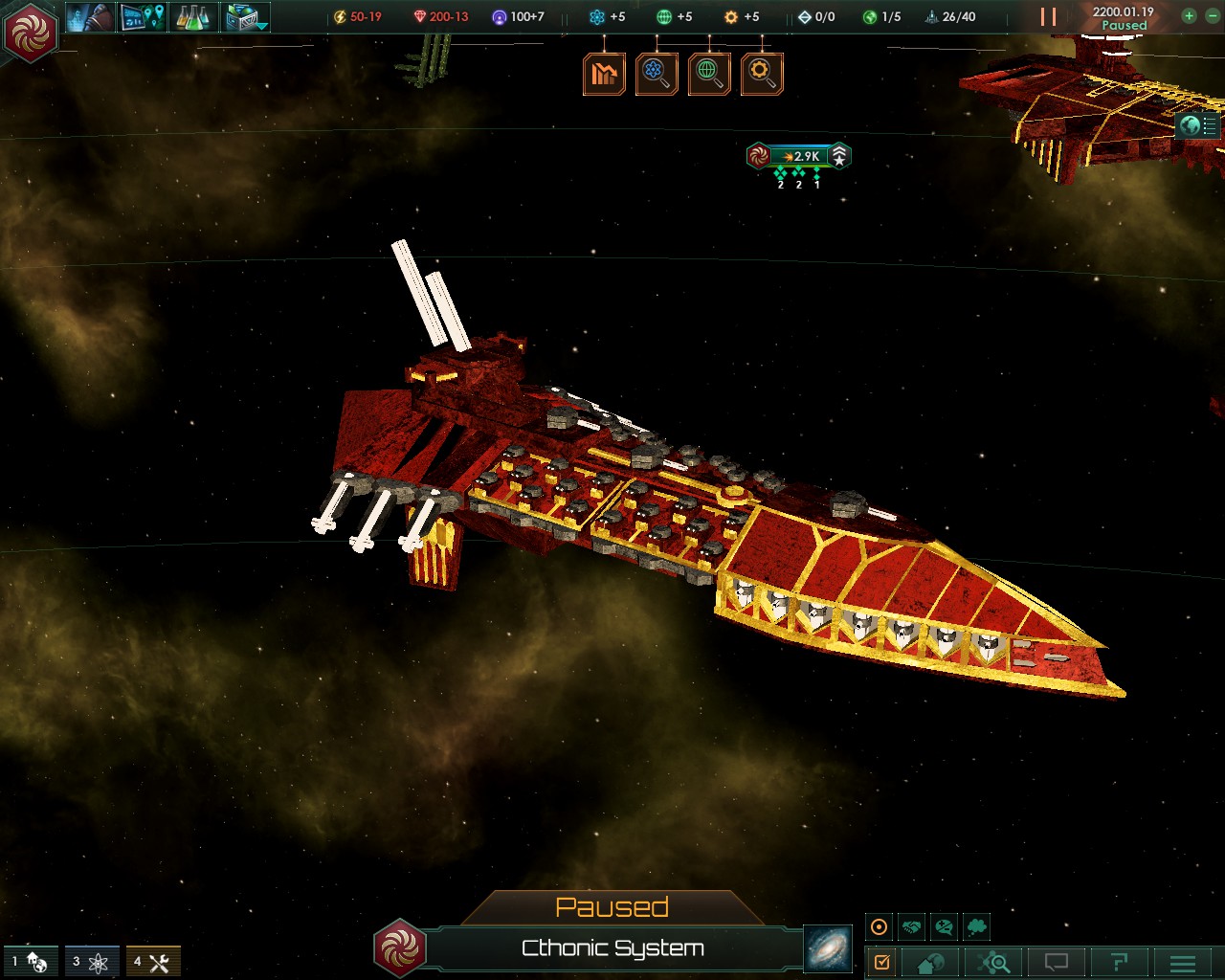This screenshot has height=980, width=1225.
Task: Click the blue globe icon under the resource bar
Action: click(657, 74)
